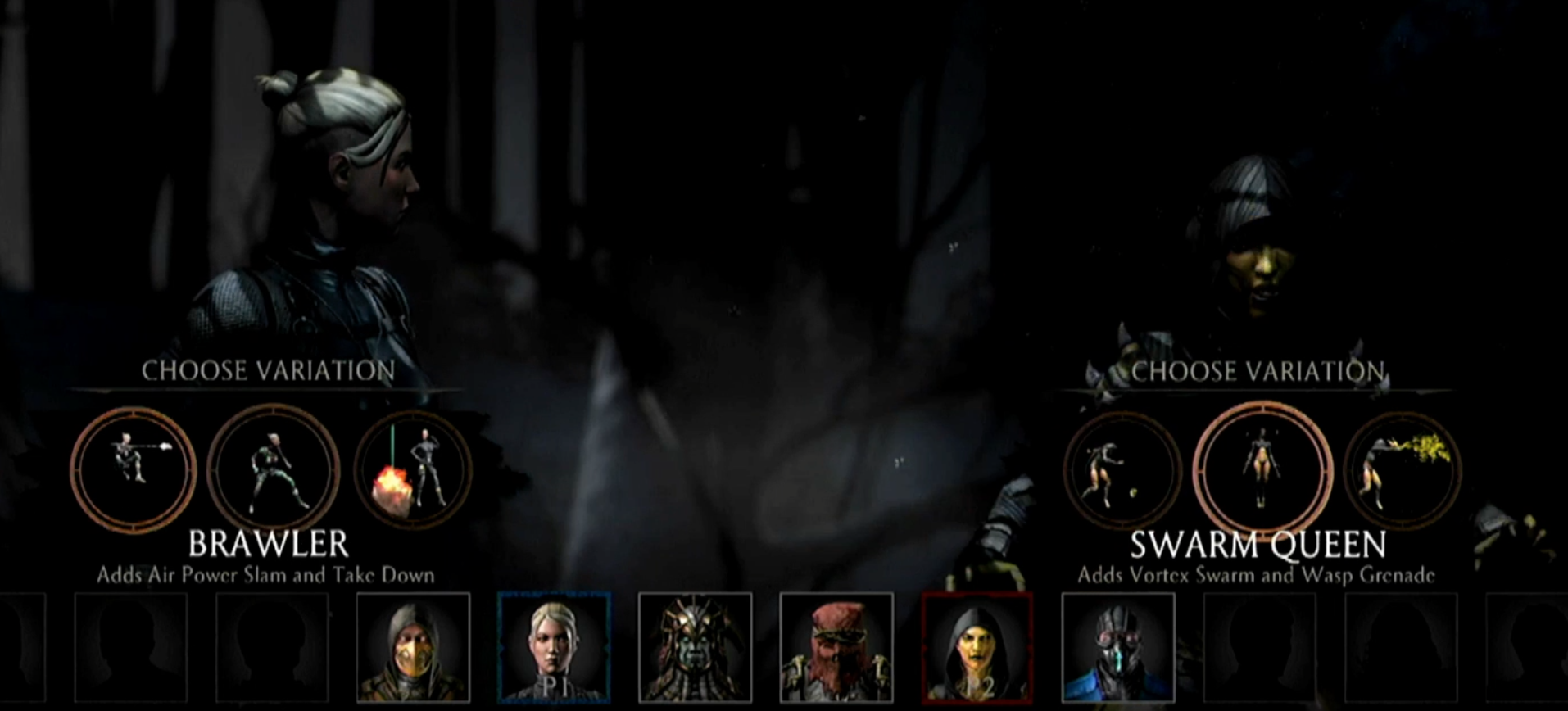The image size is (1568, 711).
Task: Select Sub-Zero's blue masked portrait
Action: coord(1117,647)
